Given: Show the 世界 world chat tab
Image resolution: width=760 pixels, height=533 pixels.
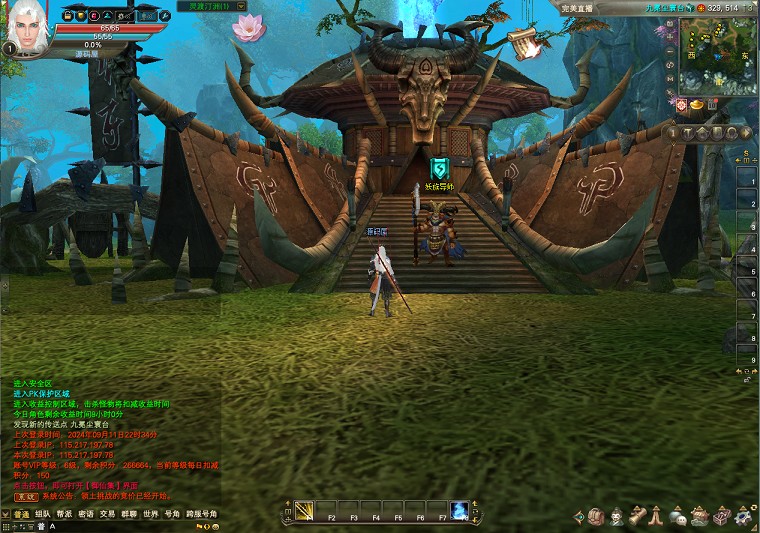Looking at the screenshot, I should coord(150,514).
